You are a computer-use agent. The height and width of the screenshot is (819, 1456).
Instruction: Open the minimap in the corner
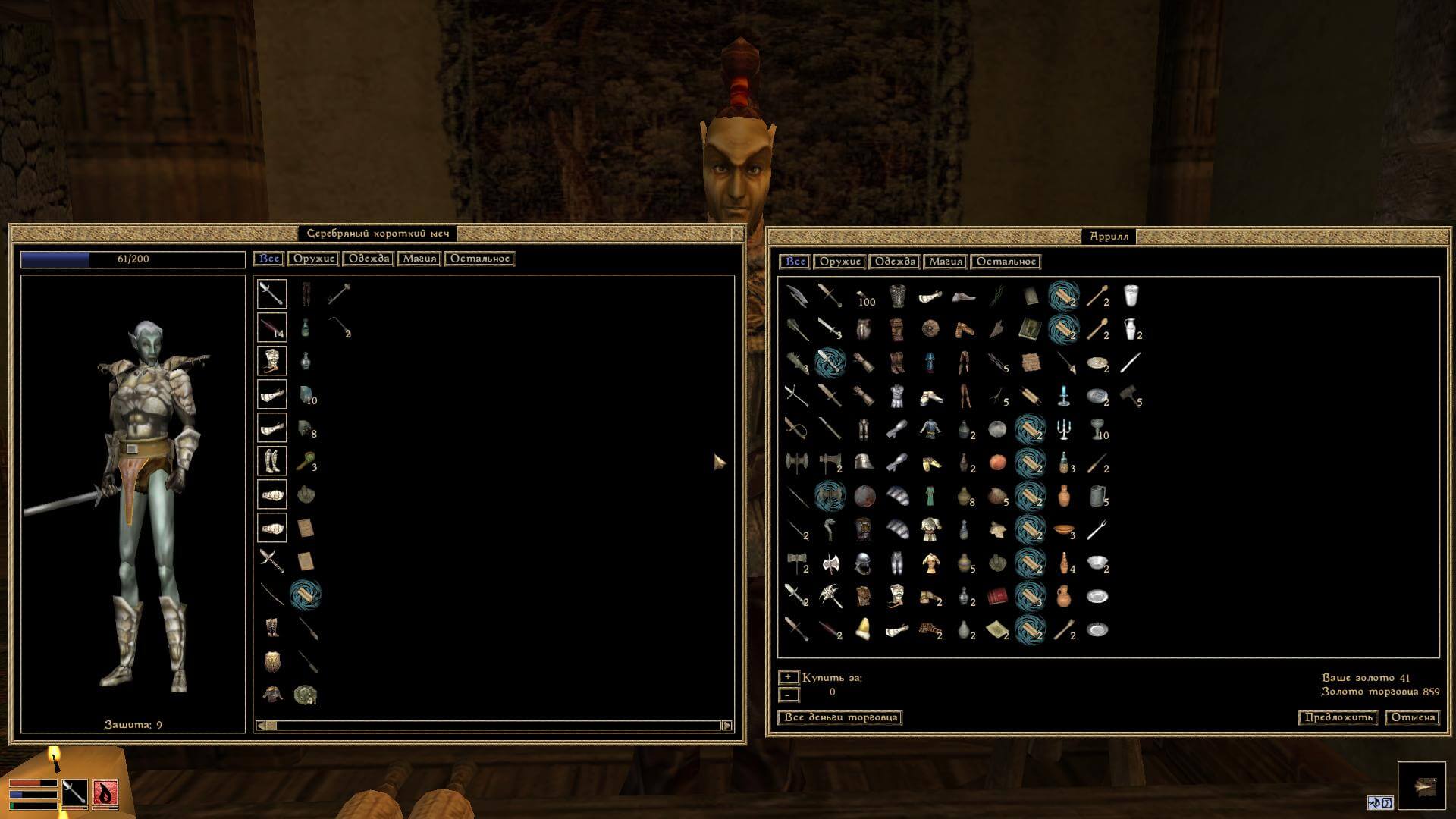(x=1422, y=786)
